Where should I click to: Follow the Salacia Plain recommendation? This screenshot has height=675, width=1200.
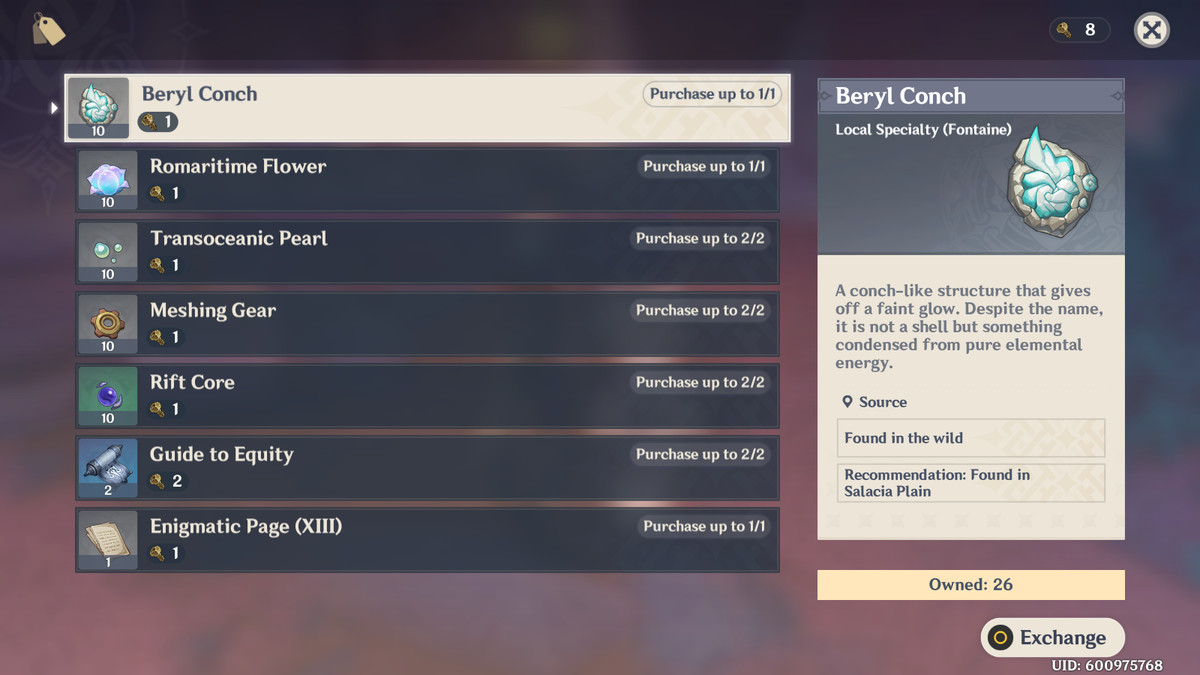click(970, 483)
